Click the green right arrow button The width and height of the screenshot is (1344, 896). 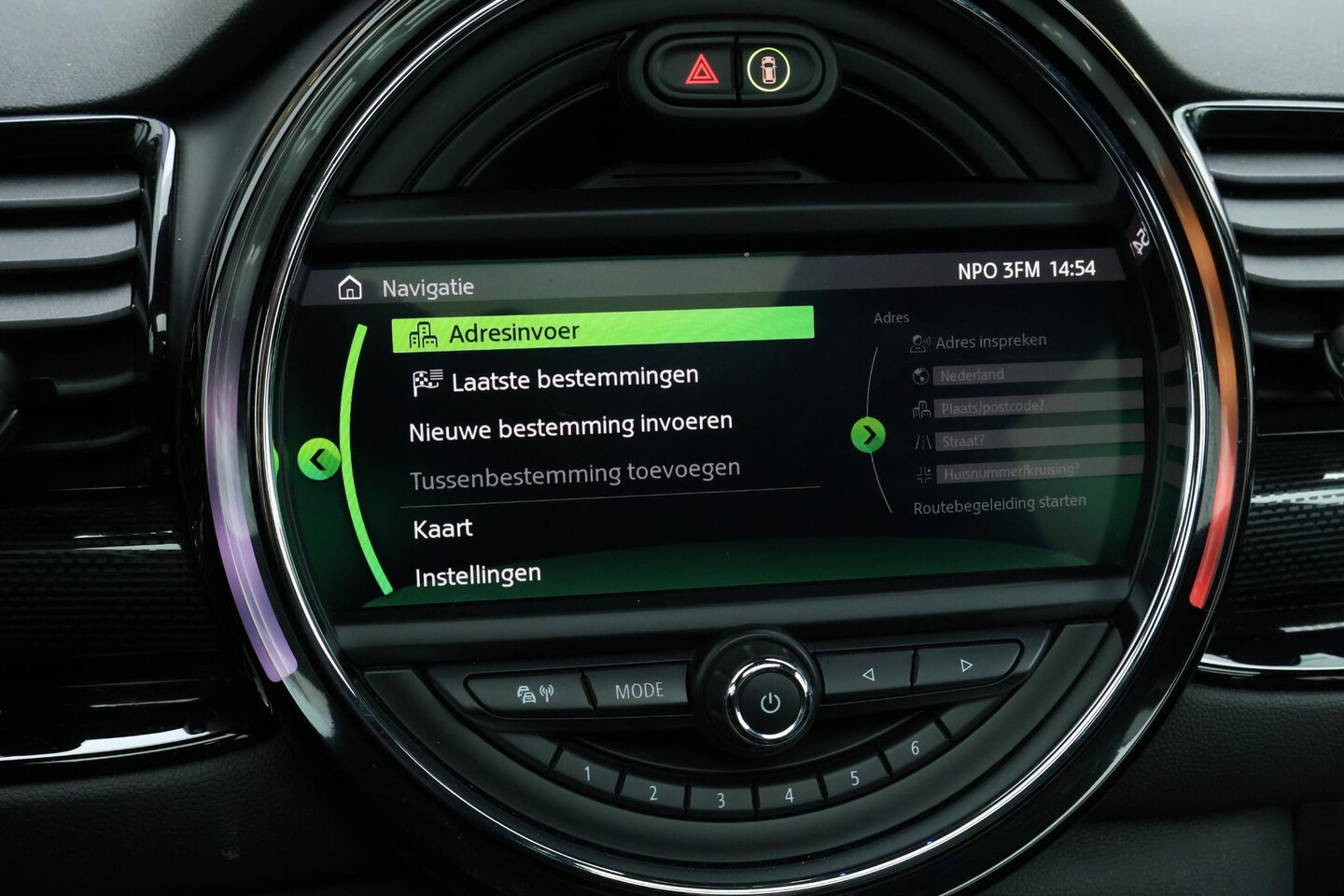click(868, 434)
